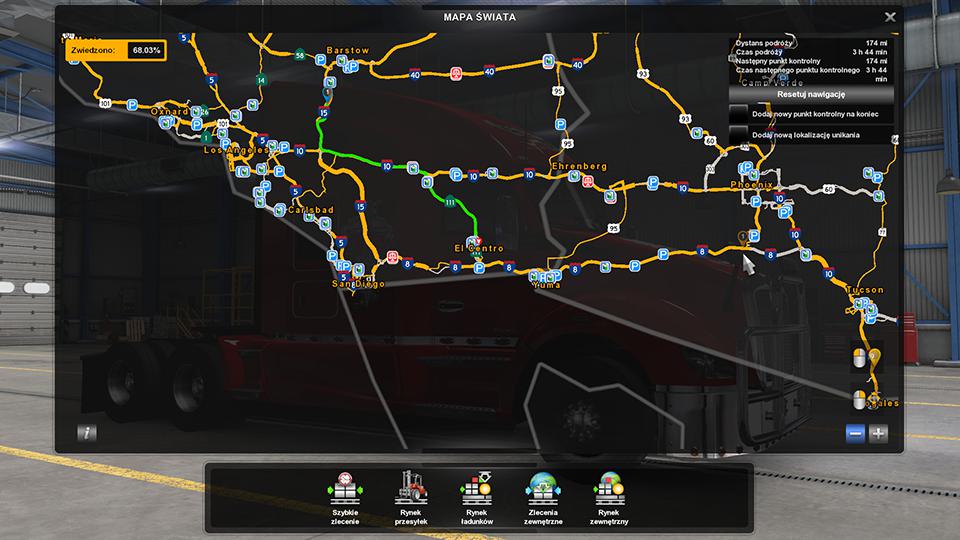
Task: Add a new avoidance location
Action: (739, 134)
